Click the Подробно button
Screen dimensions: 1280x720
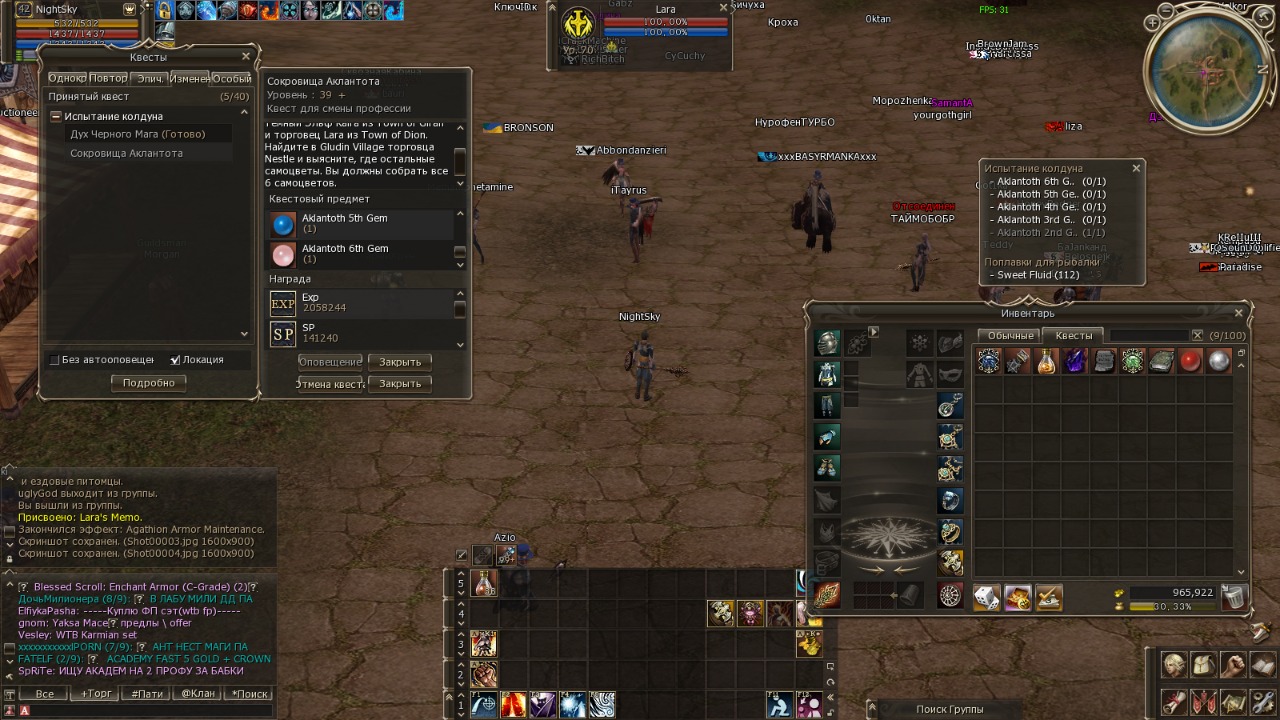148,383
